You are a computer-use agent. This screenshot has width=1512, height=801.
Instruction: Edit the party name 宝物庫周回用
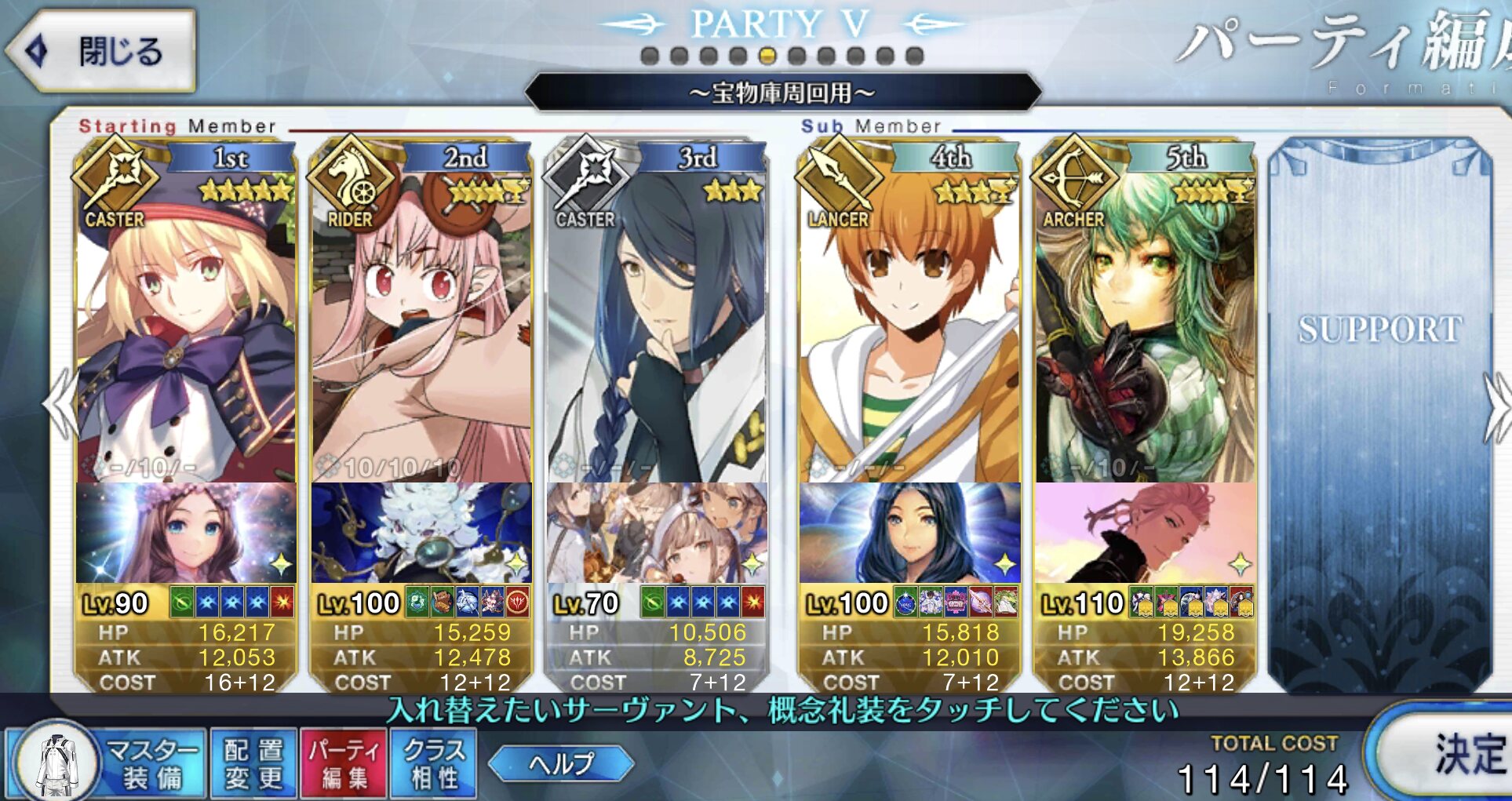(782, 93)
